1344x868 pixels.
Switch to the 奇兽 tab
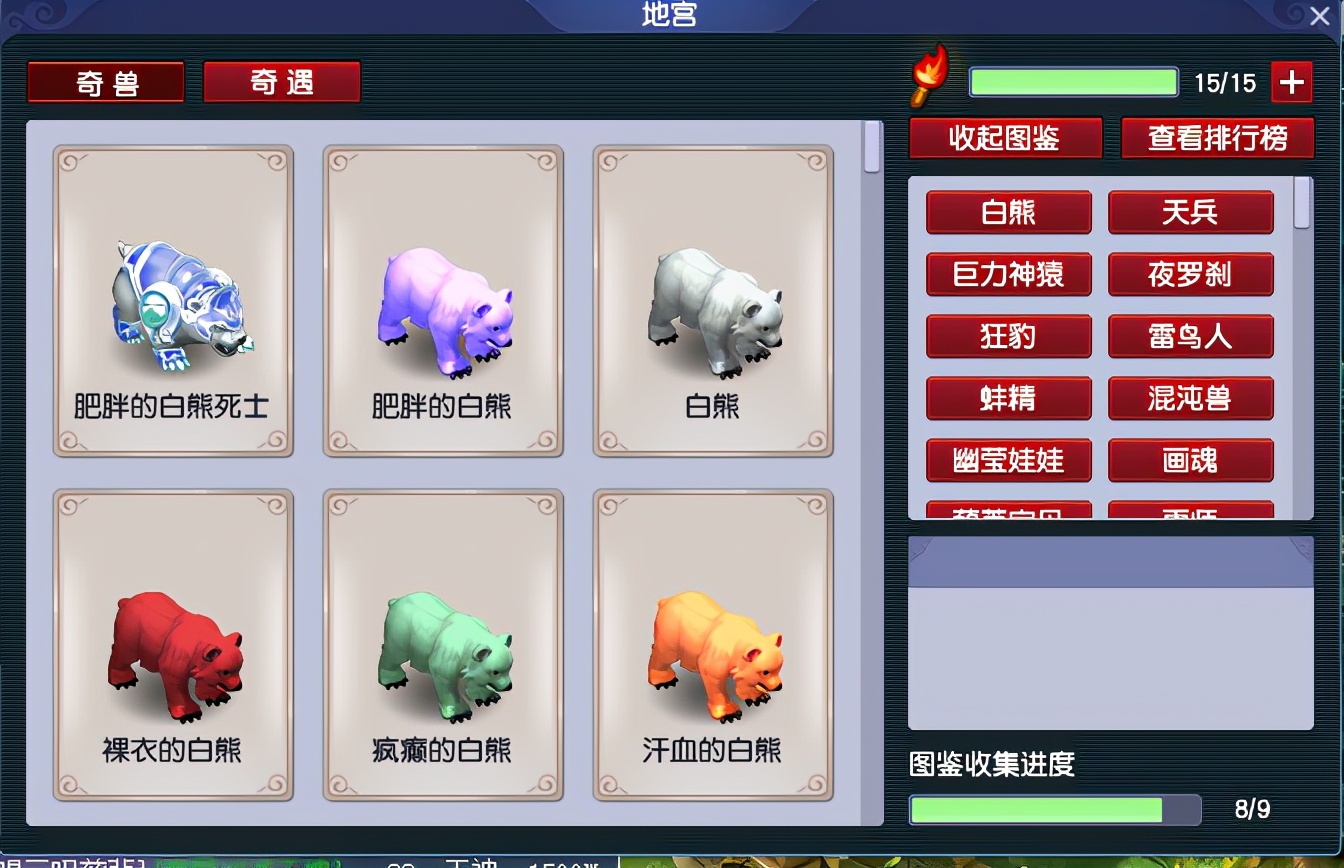pos(105,81)
